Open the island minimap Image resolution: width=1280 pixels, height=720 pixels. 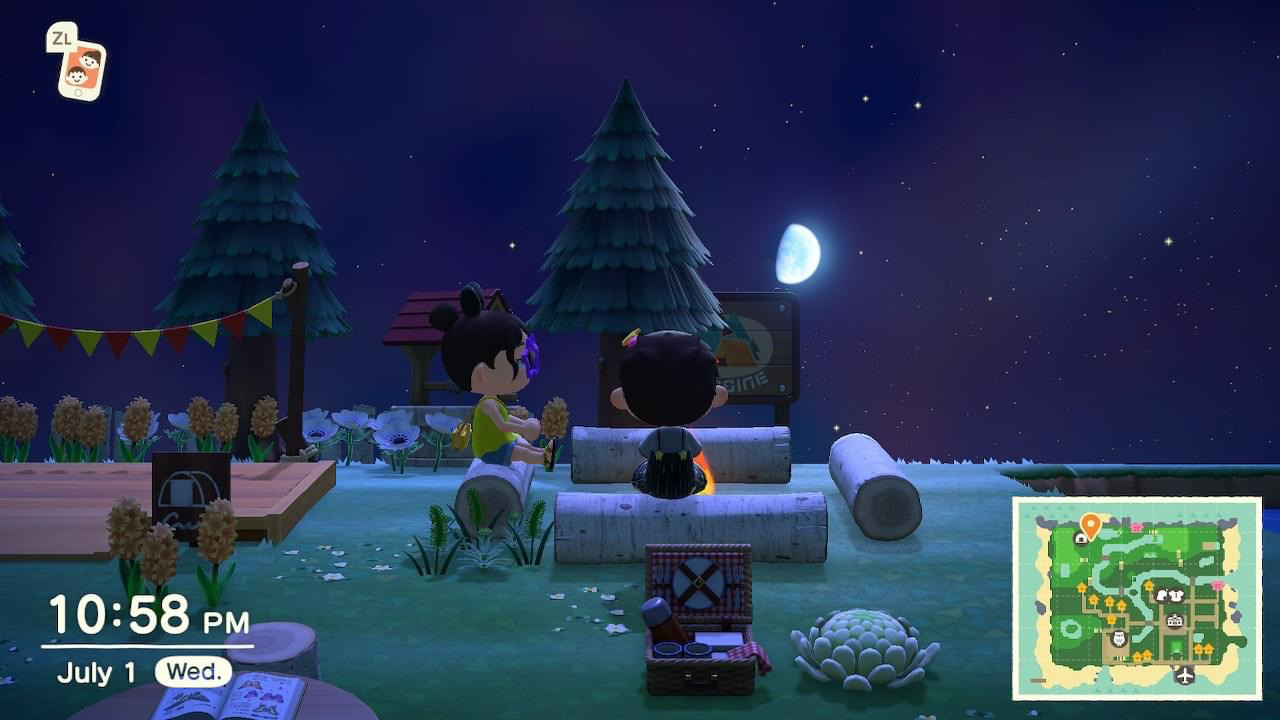[1137, 597]
